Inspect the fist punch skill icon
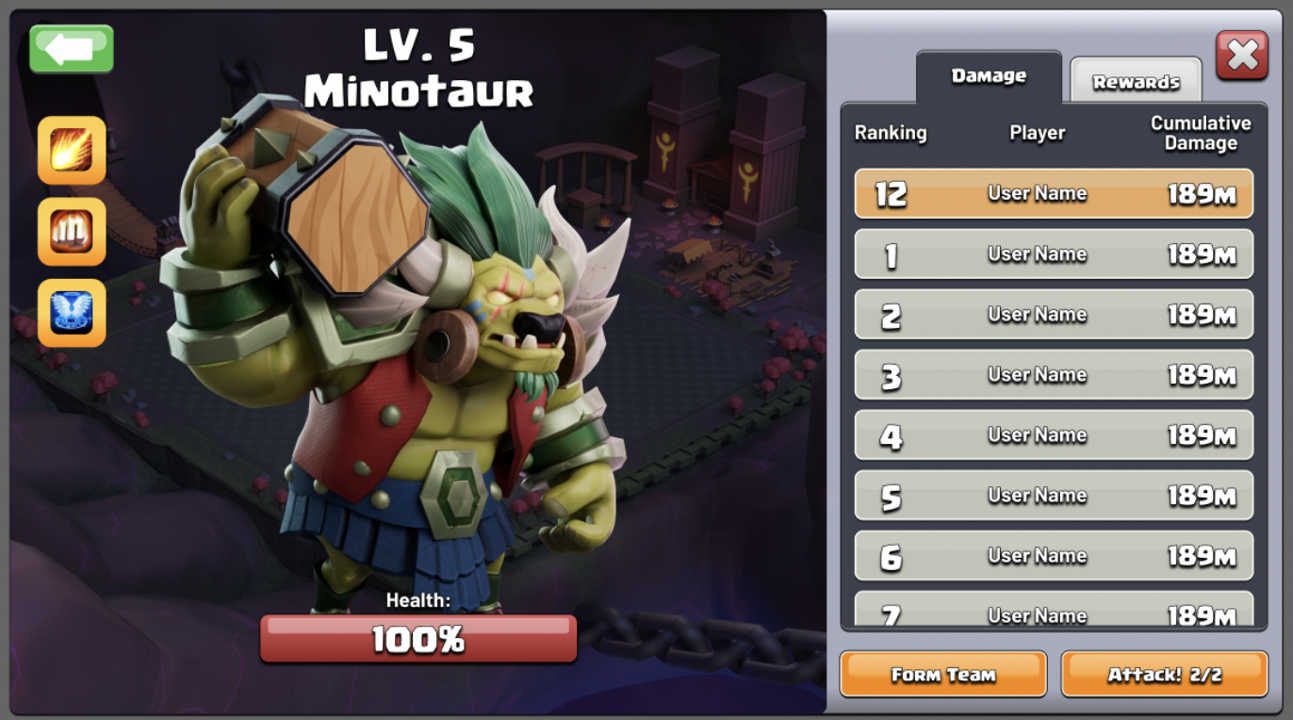This screenshot has height=720, width=1293. 72,232
